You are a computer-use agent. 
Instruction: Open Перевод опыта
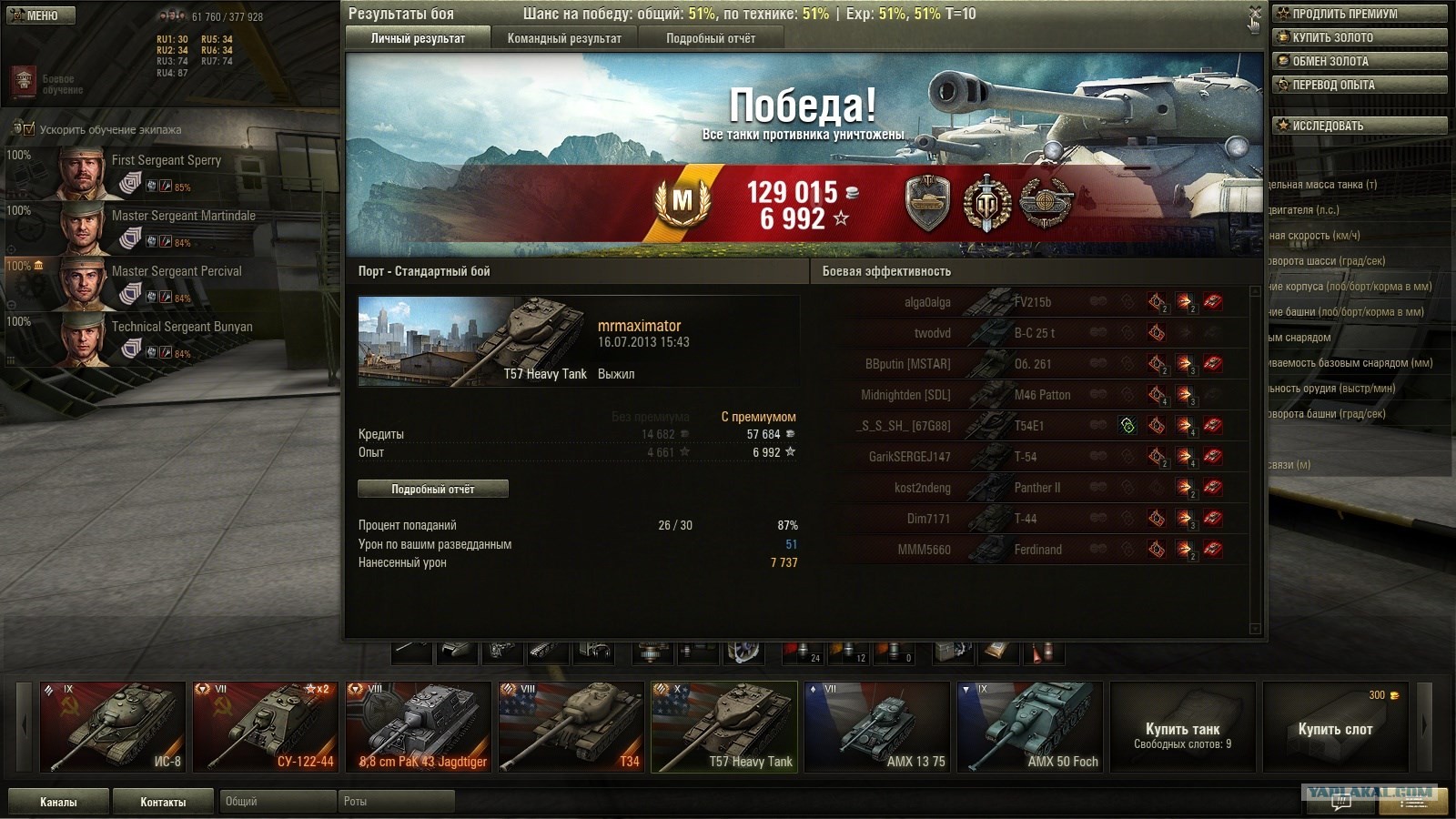pos(1359,85)
